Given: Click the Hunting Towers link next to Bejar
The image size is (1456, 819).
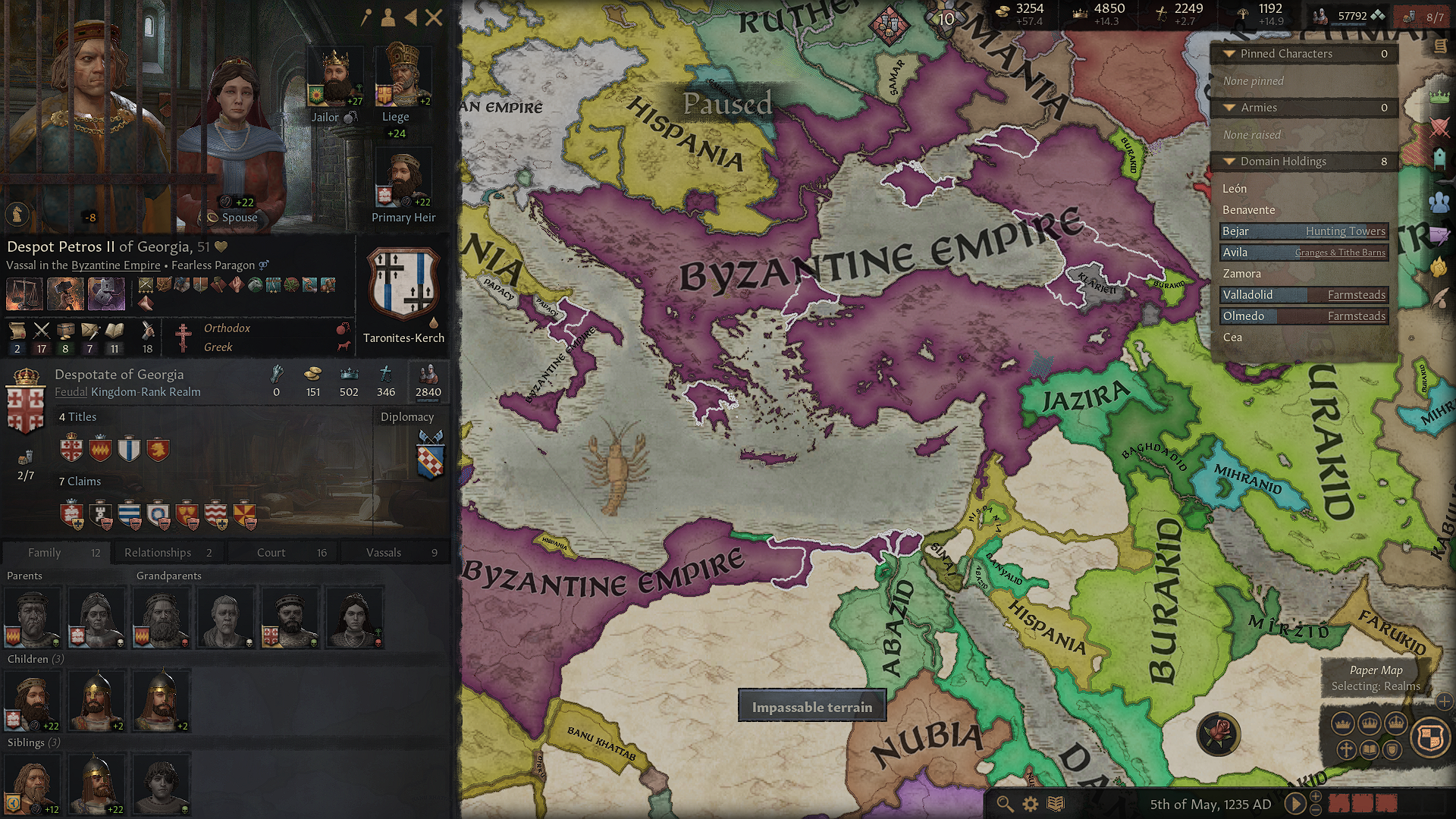Looking at the screenshot, I should pyautogui.click(x=1346, y=231).
